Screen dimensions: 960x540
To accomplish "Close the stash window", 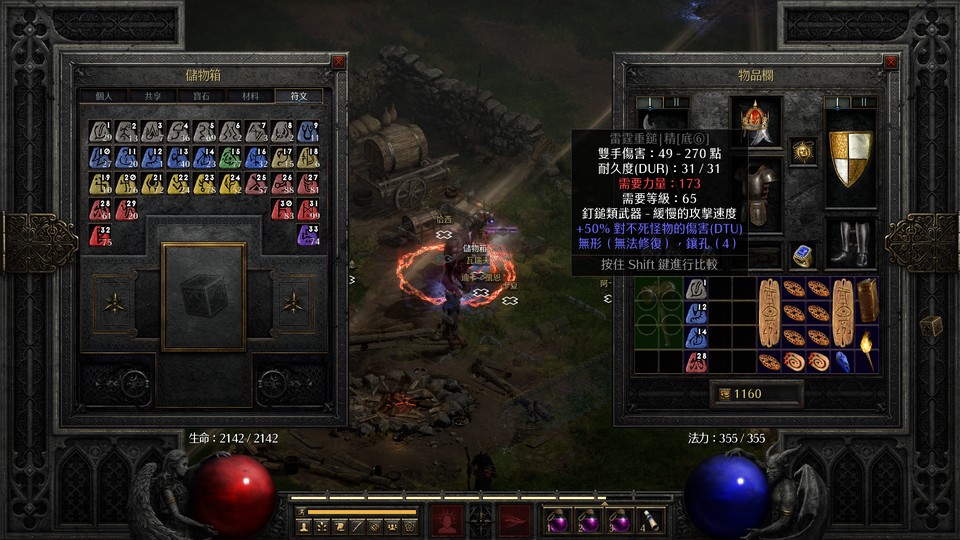I will (x=337, y=62).
